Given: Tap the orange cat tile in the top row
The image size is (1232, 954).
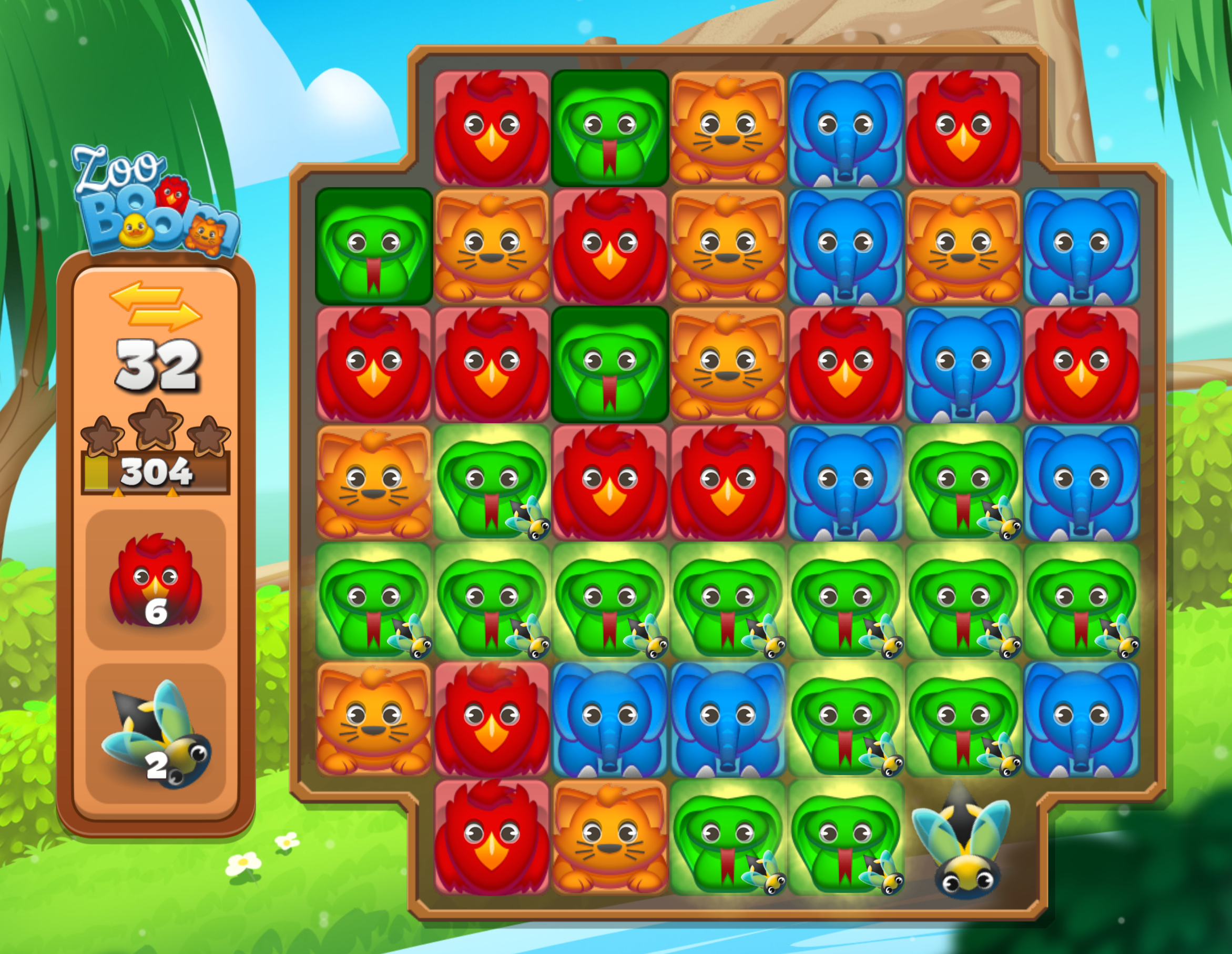Looking at the screenshot, I should [x=727, y=129].
